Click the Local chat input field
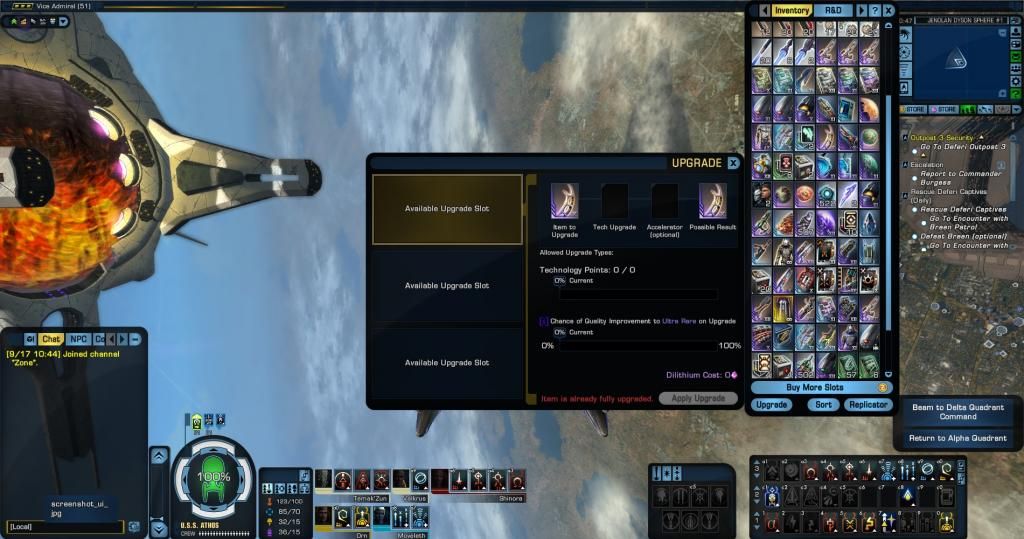Screen dimensions: 1024x539 [65, 527]
